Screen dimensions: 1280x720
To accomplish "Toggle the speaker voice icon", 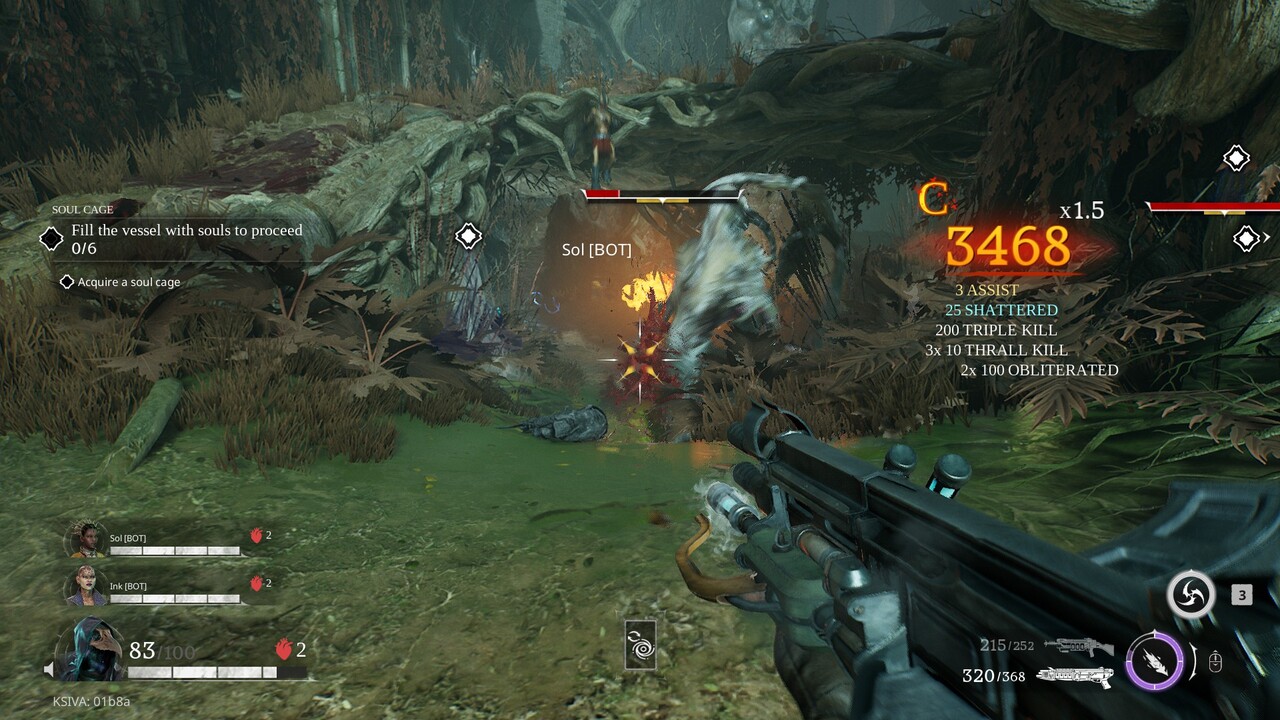I will point(48,669).
